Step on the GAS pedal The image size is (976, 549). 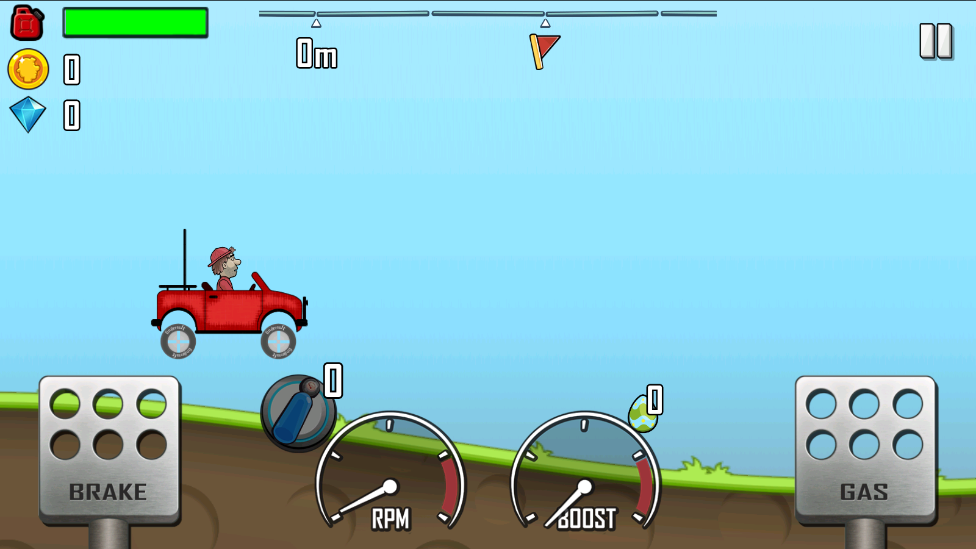tap(865, 448)
